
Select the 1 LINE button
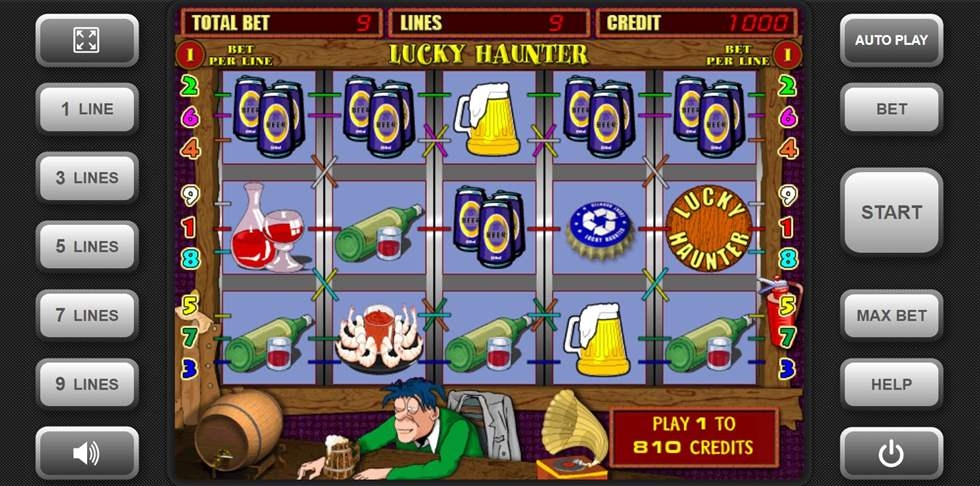point(87,109)
